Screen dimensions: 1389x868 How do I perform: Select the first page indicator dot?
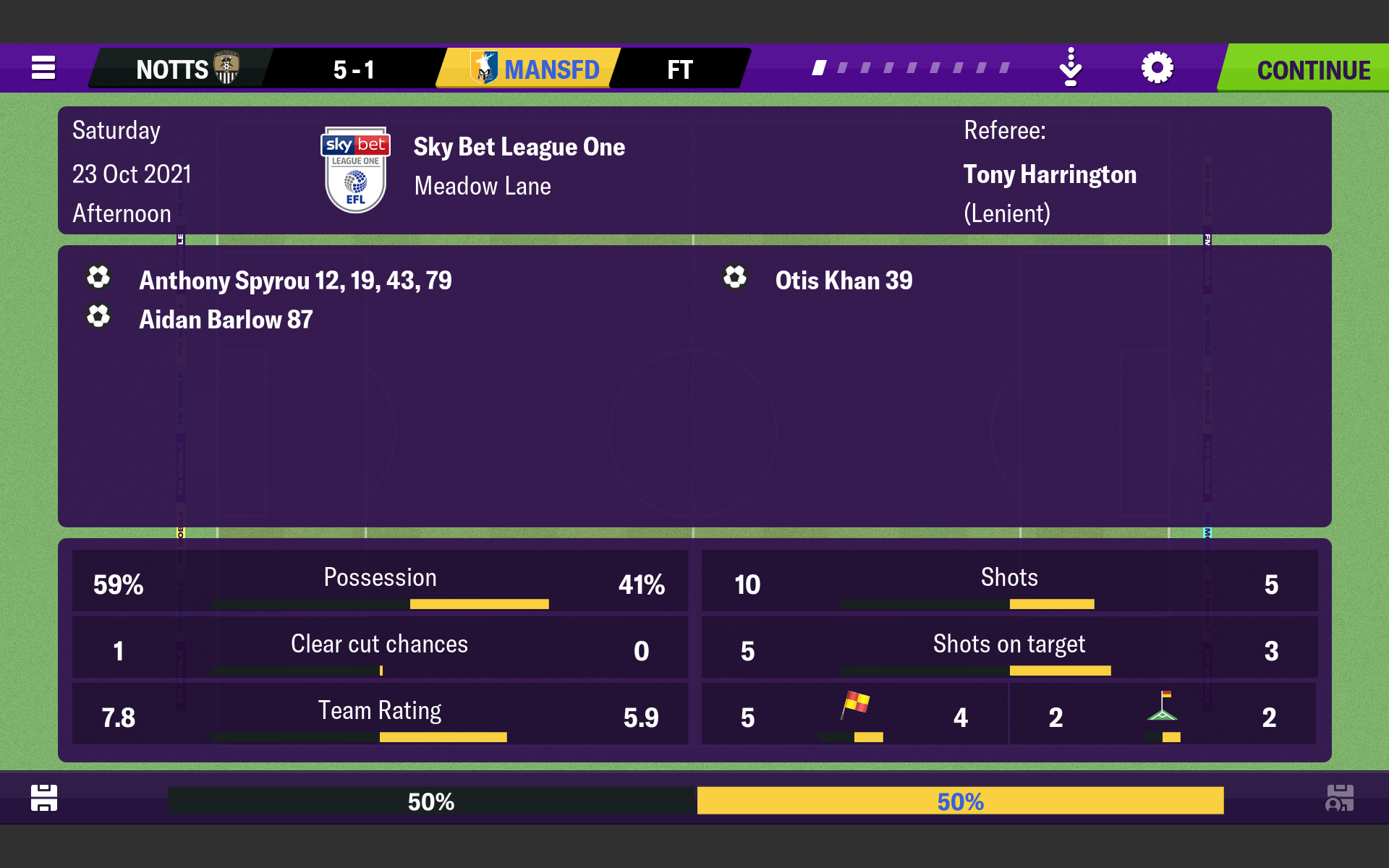pyautogui.click(x=820, y=68)
